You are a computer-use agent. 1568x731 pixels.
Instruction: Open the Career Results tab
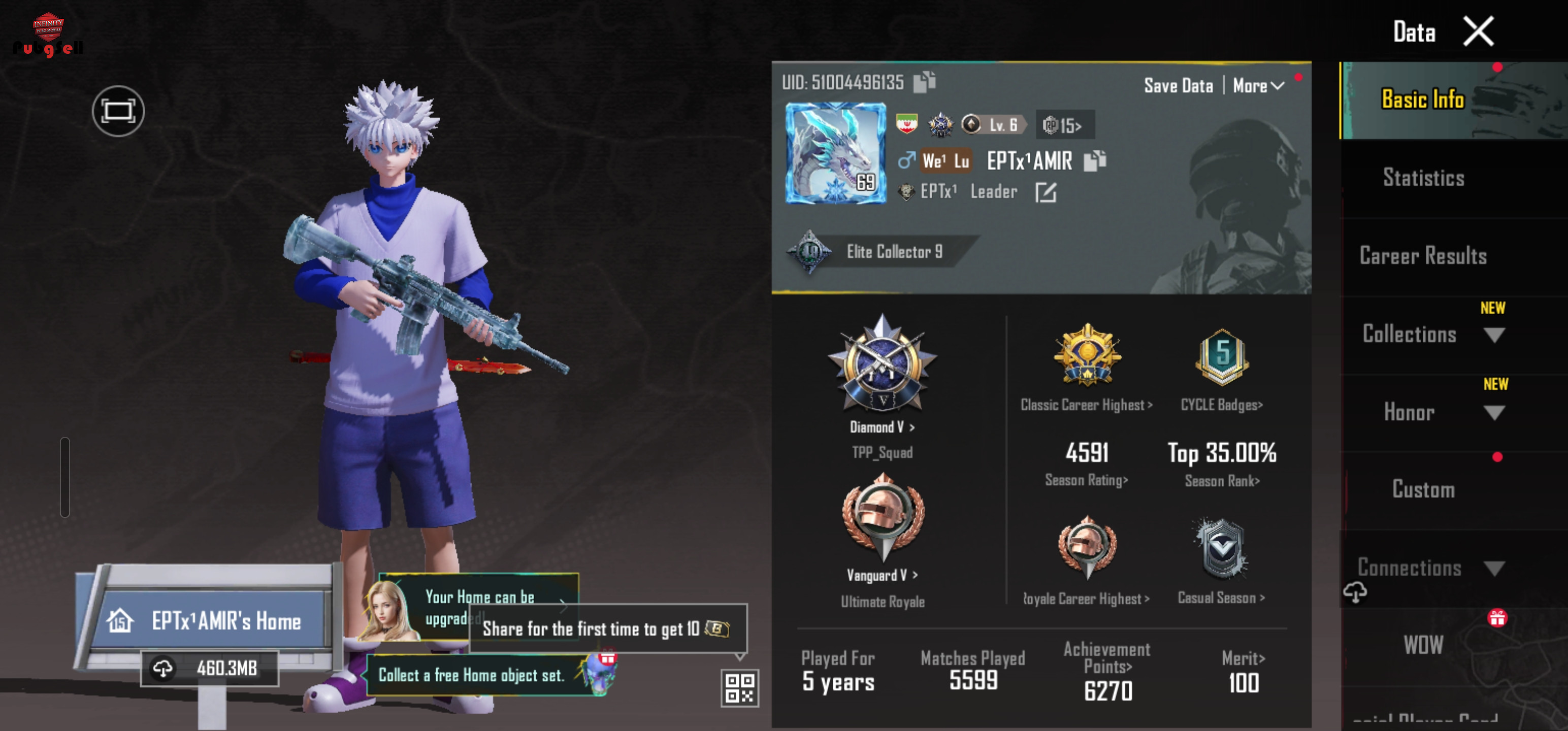click(x=1423, y=256)
